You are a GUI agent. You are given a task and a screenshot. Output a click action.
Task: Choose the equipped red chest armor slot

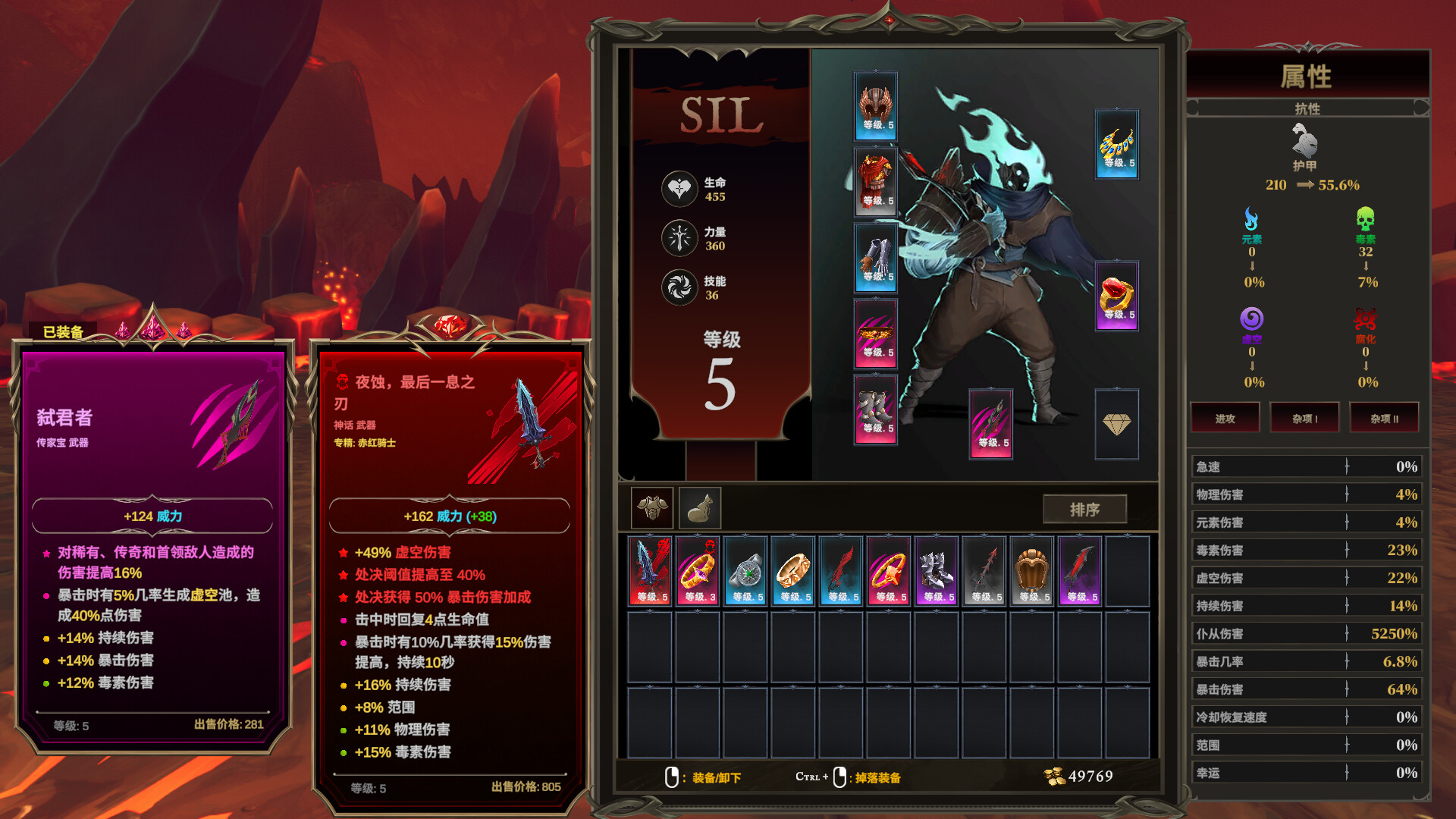coord(876,182)
